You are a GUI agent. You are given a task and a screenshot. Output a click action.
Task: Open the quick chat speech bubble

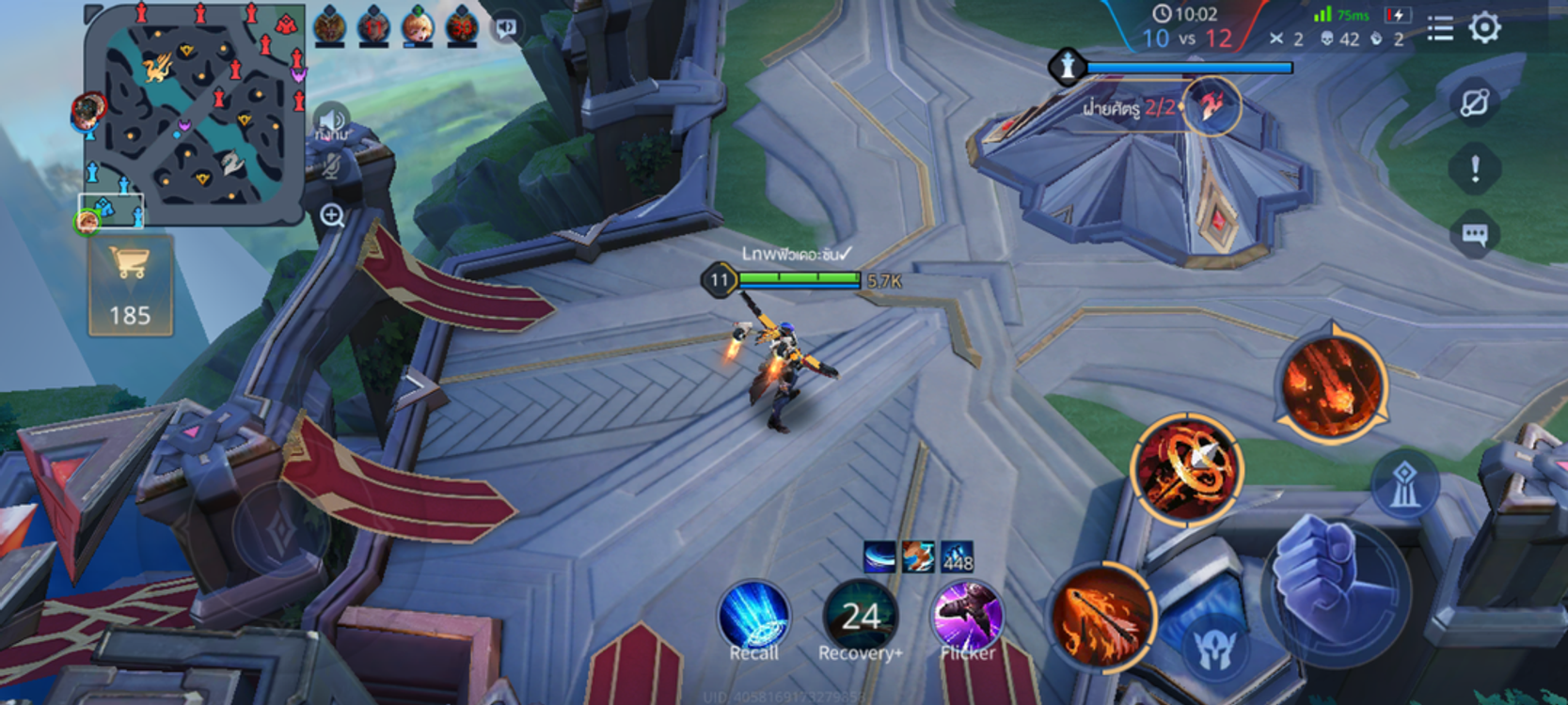click(x=1474, y=234)
